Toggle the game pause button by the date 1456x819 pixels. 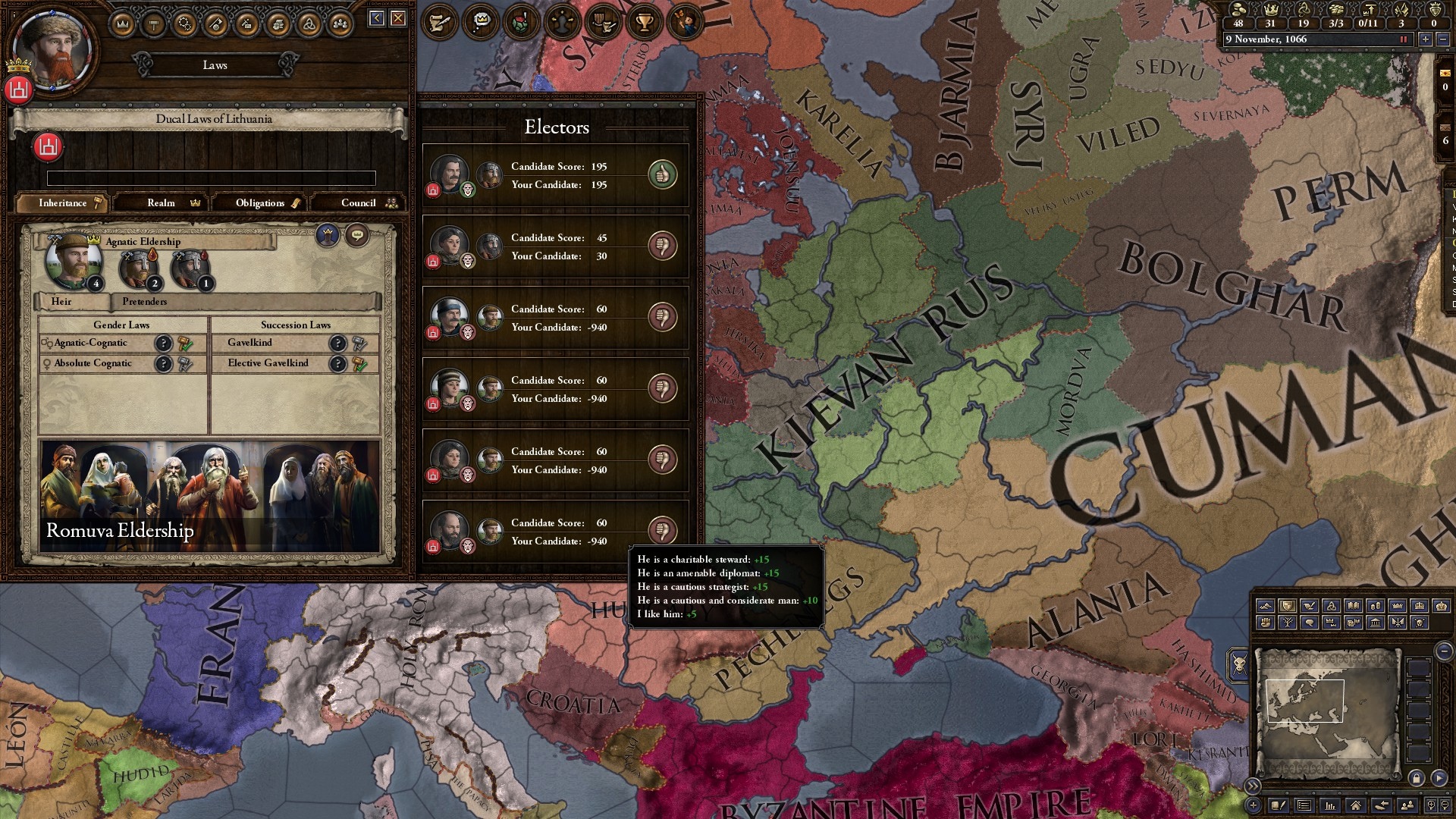[x=1403, y=39]
